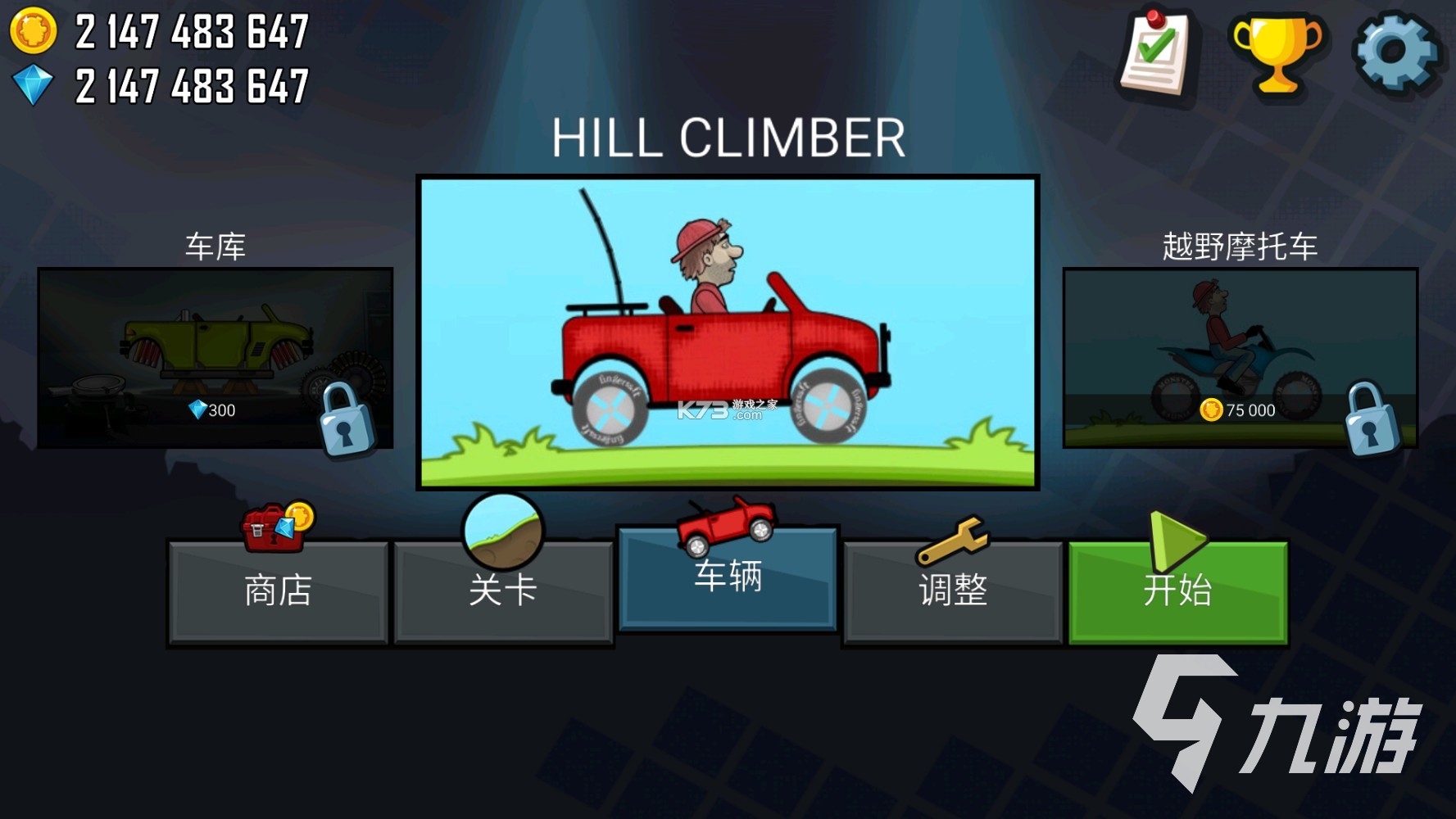Select the 车辆 vehicle tab
Image resolution: width=1456 pixels, height=819 pixels.
728,578
